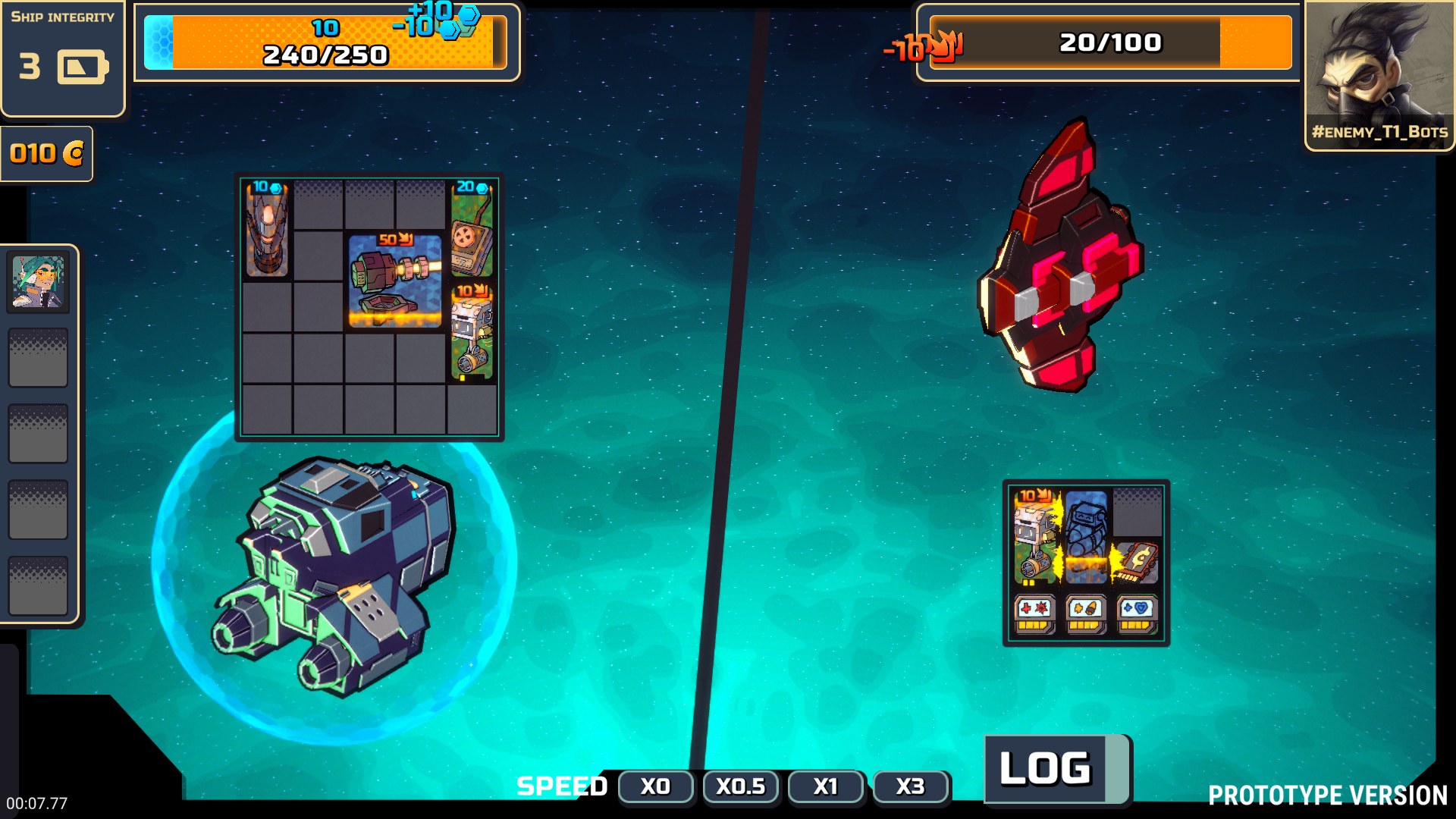Select the teal-haired crew member portrait
1456x819 pixels.
coord(38,282)
